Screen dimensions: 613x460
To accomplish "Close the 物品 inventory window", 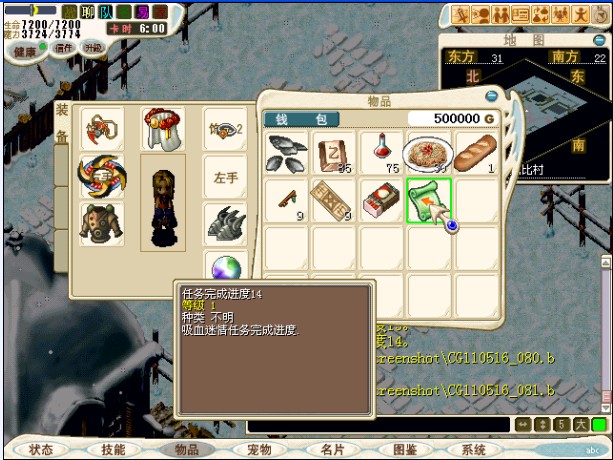I will 491,97.
